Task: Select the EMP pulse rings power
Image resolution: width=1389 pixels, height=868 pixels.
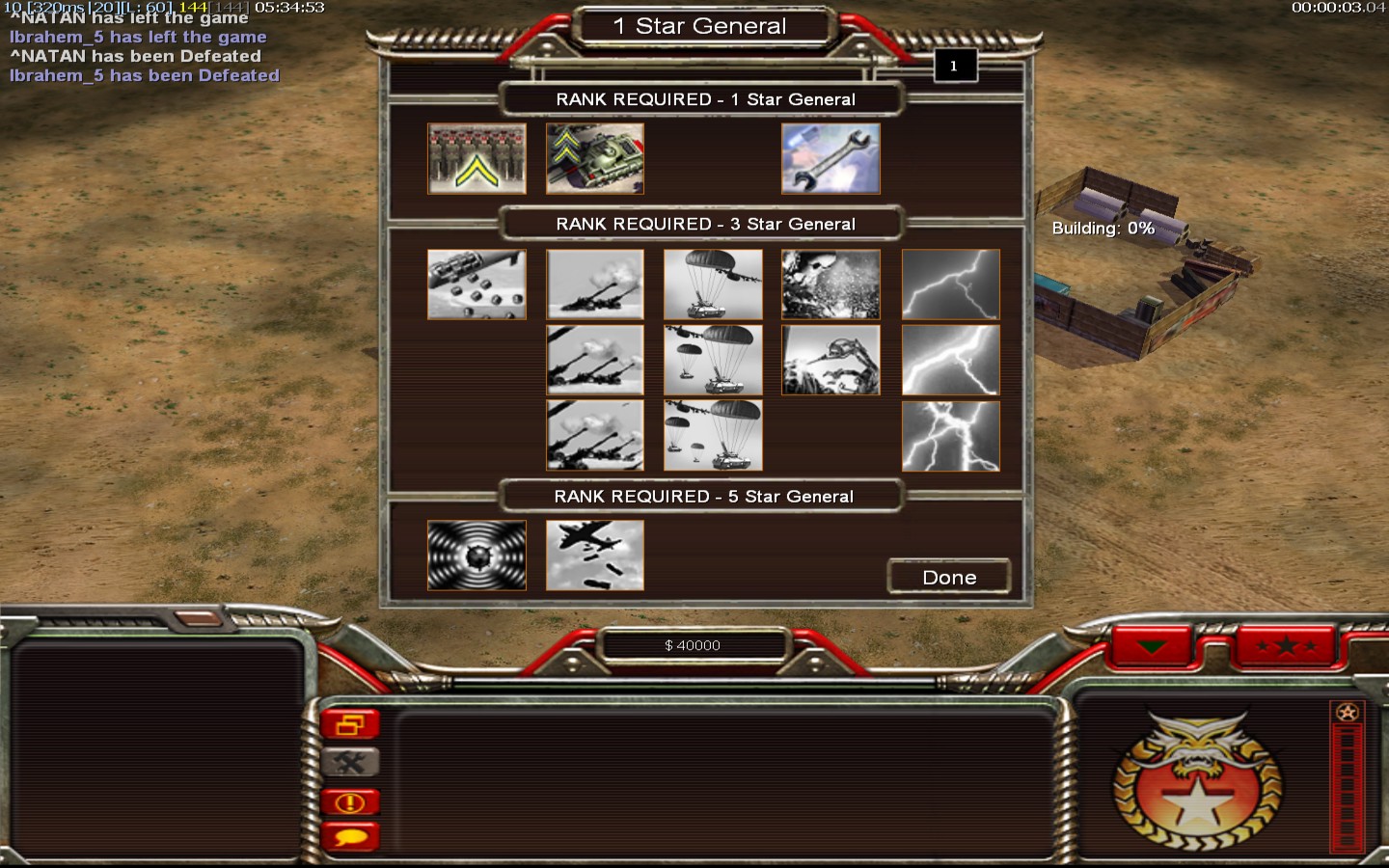Action: (477, 556)
